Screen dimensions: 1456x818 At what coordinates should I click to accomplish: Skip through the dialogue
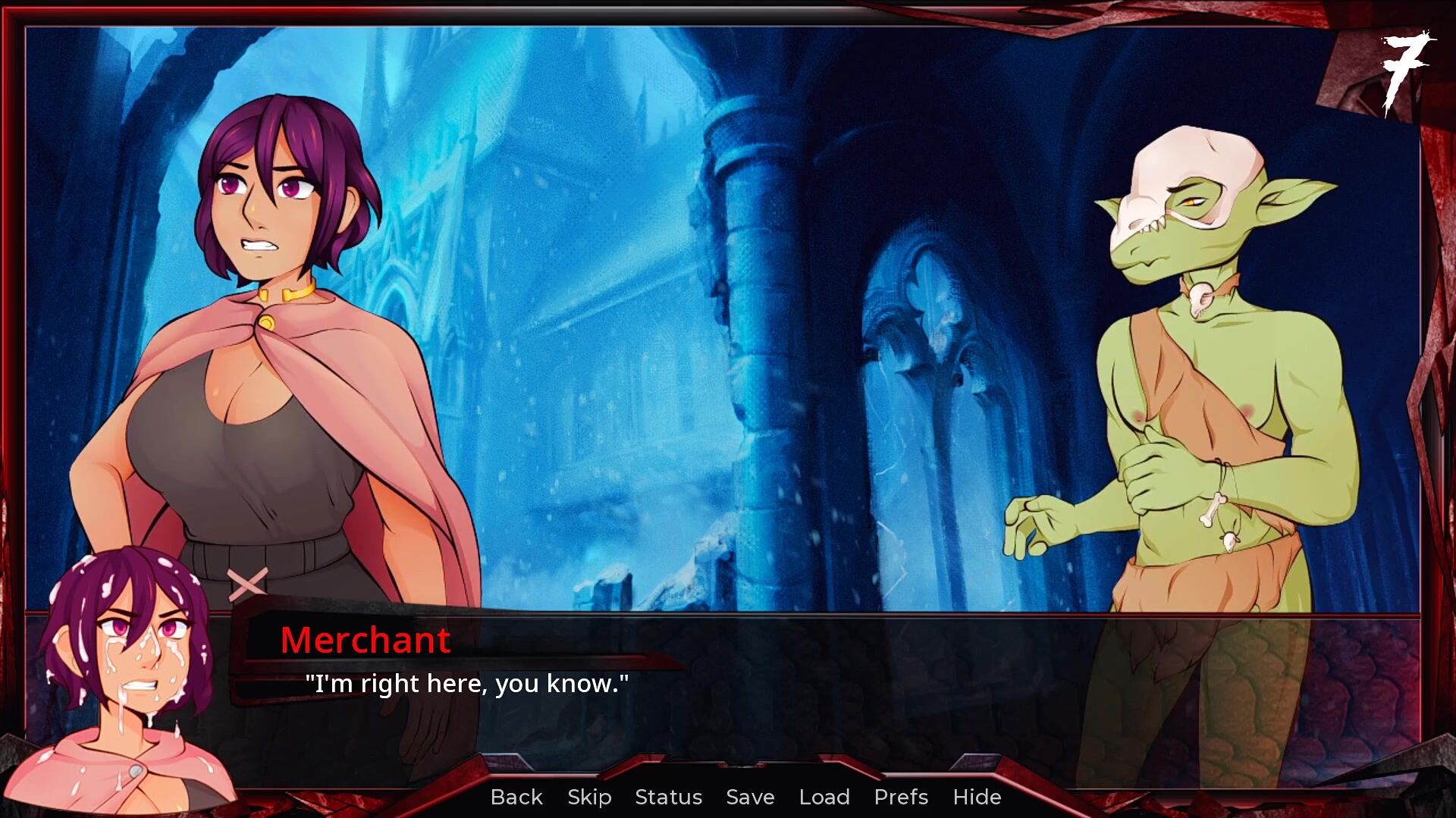589,797
